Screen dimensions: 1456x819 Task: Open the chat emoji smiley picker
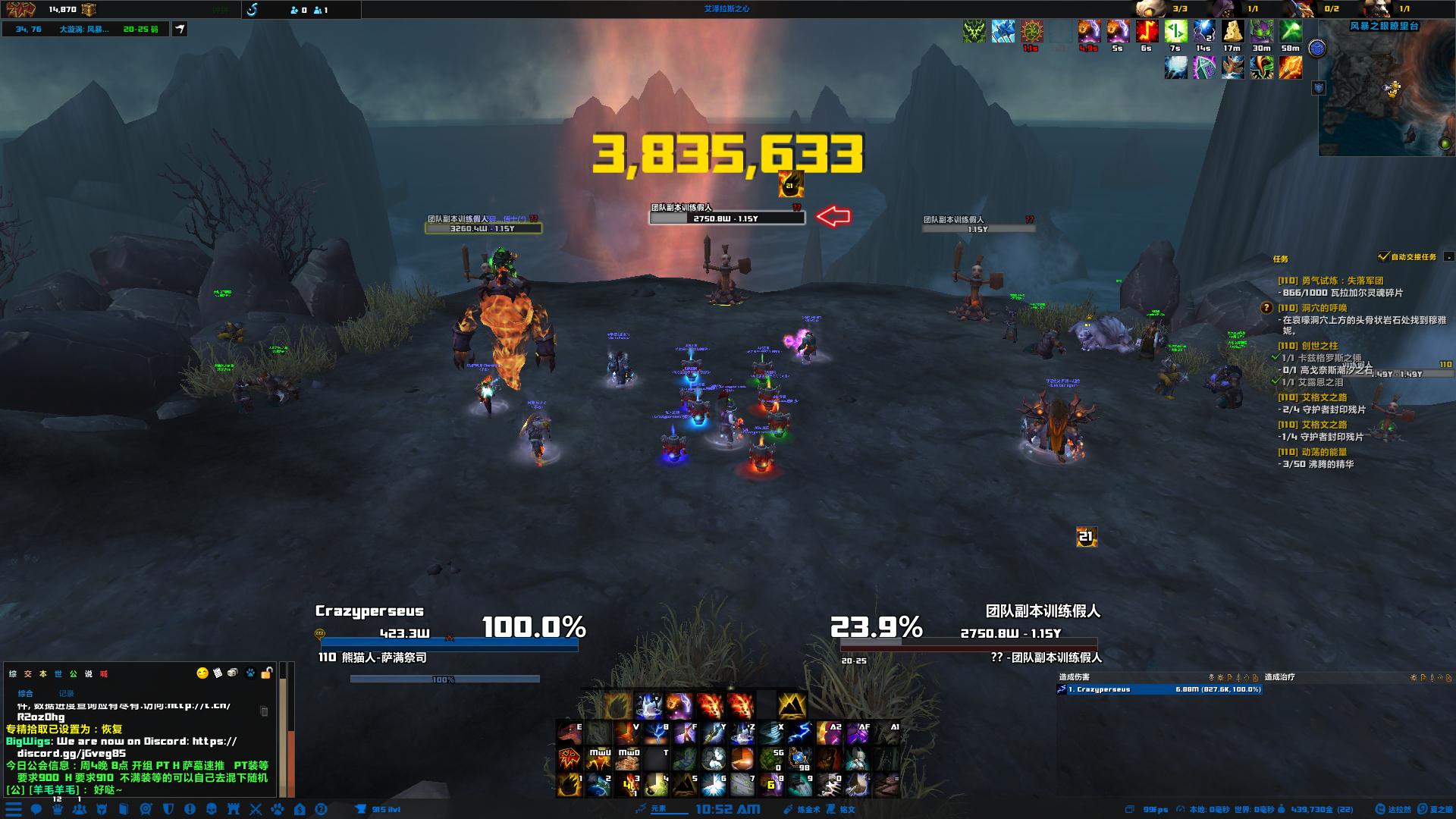coord(202,673)
